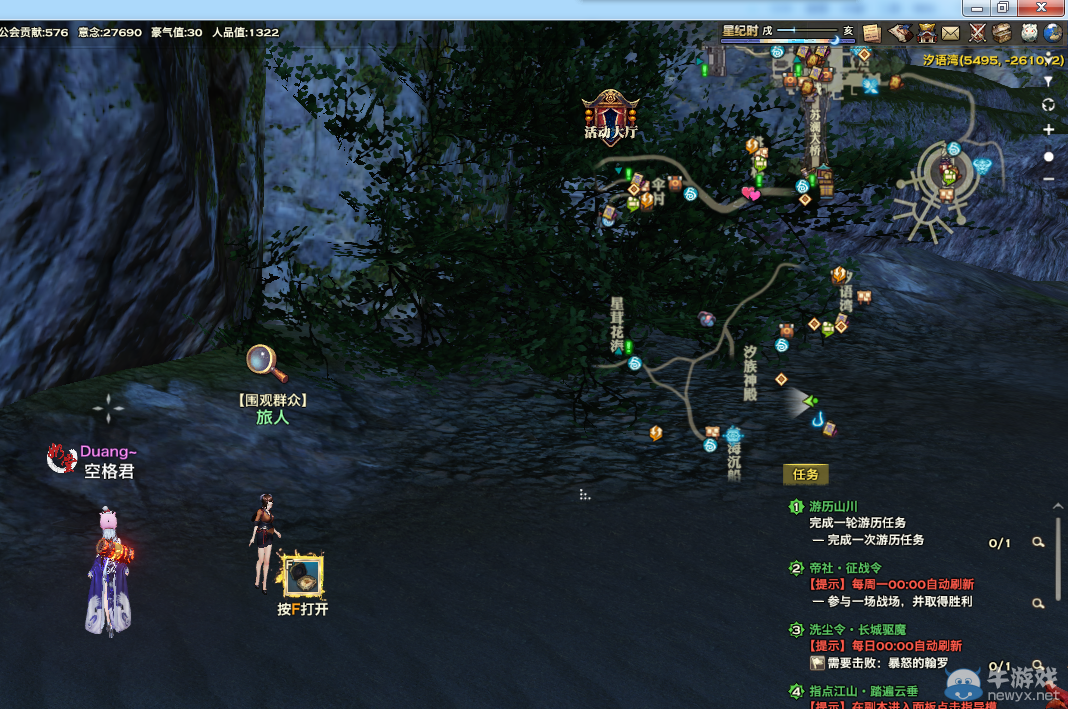This screenshot has width=1068, height=709.
Task: Open the parchment scroll icon in top bar
Action: click(871, 32)
